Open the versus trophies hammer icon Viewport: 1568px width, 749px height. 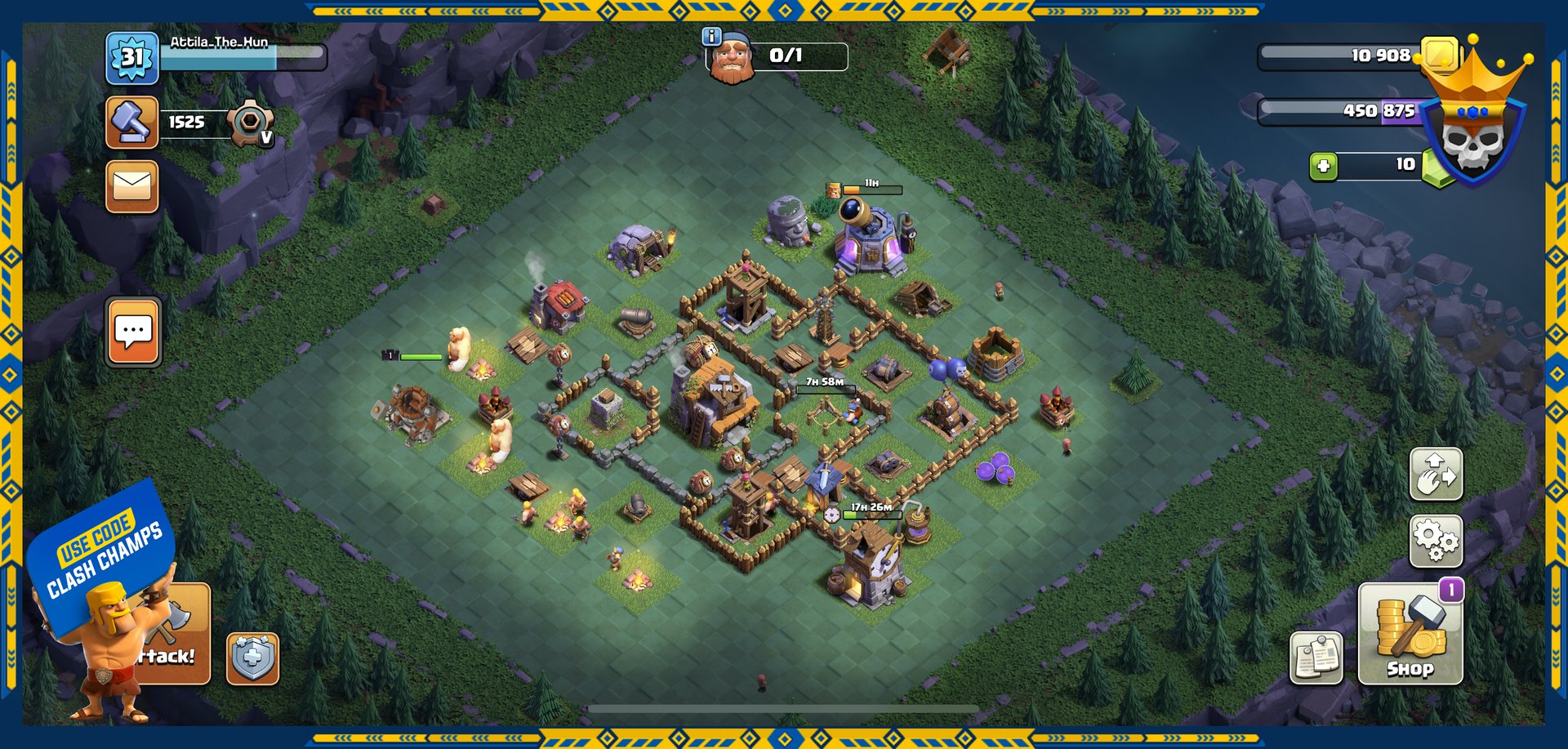click(x=131, y=123)
